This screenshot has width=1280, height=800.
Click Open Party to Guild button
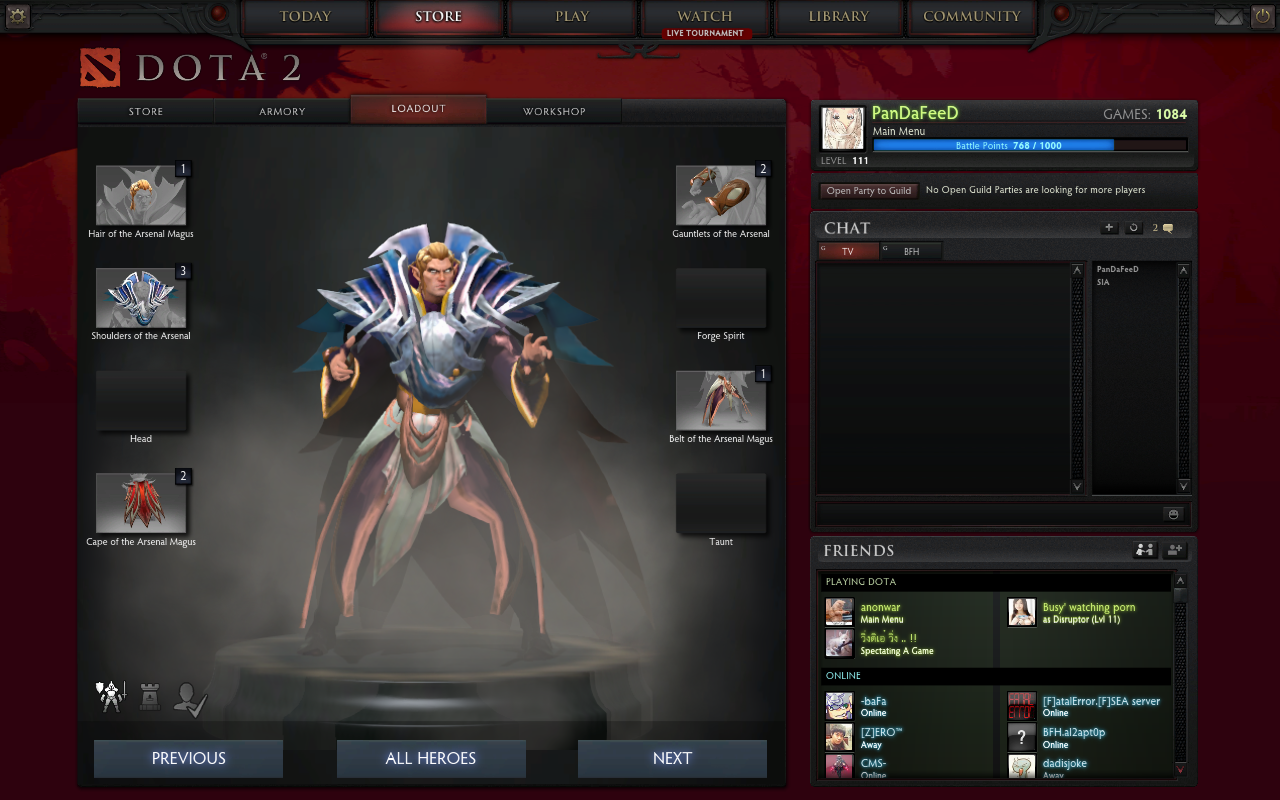[868, 190]
